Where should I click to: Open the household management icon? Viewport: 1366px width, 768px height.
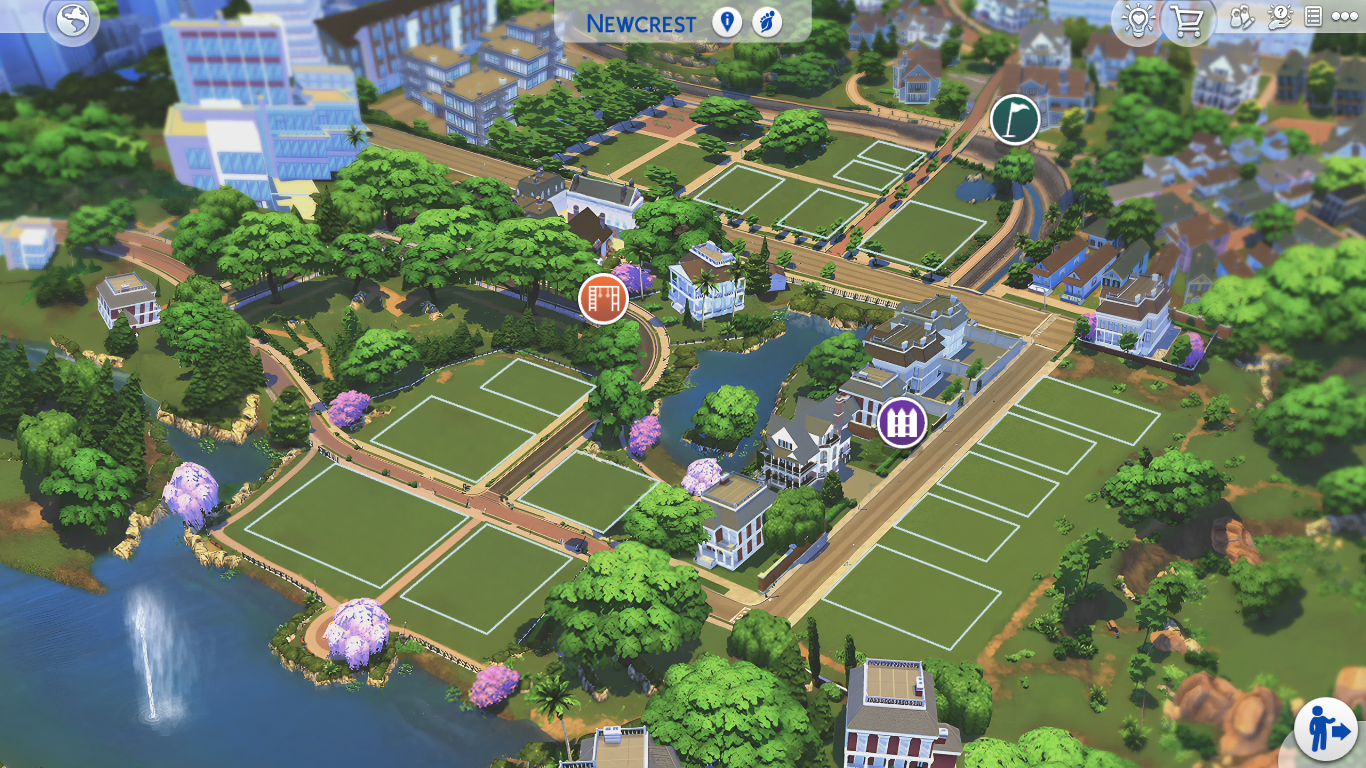pos(1241,18)
